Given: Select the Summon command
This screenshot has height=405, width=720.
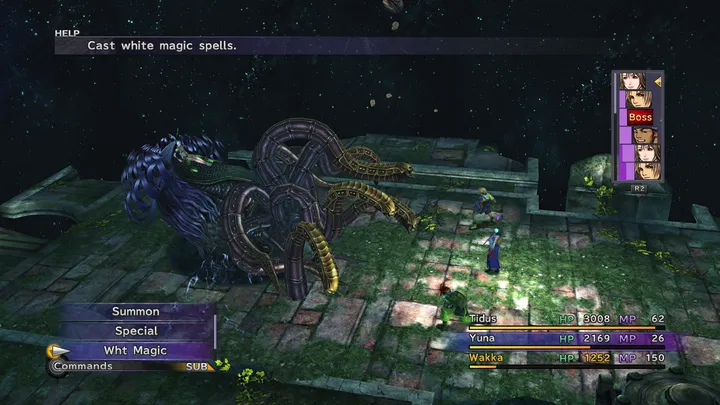Looking at the screenshot, I should (x=135, y=312).
